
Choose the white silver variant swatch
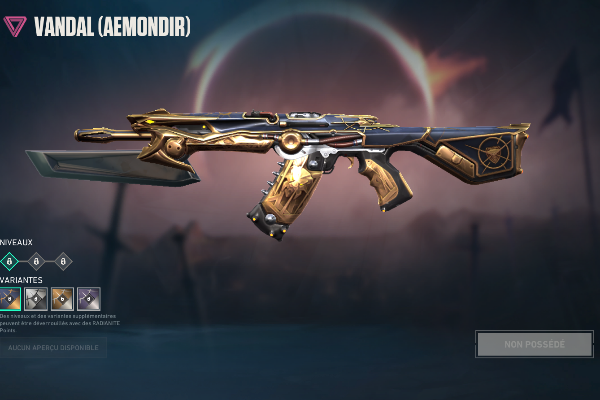[37, 298]
